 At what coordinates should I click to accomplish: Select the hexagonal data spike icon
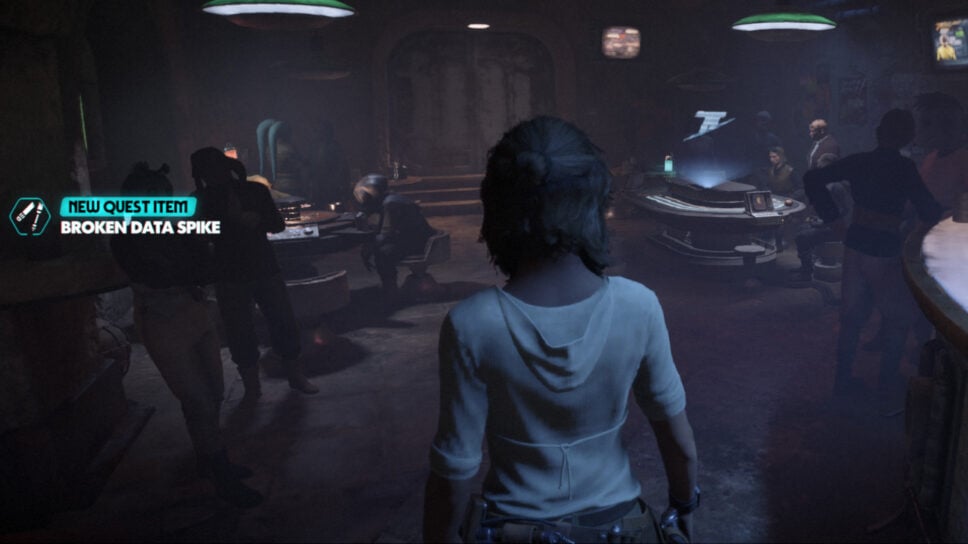tap(30, 216)
